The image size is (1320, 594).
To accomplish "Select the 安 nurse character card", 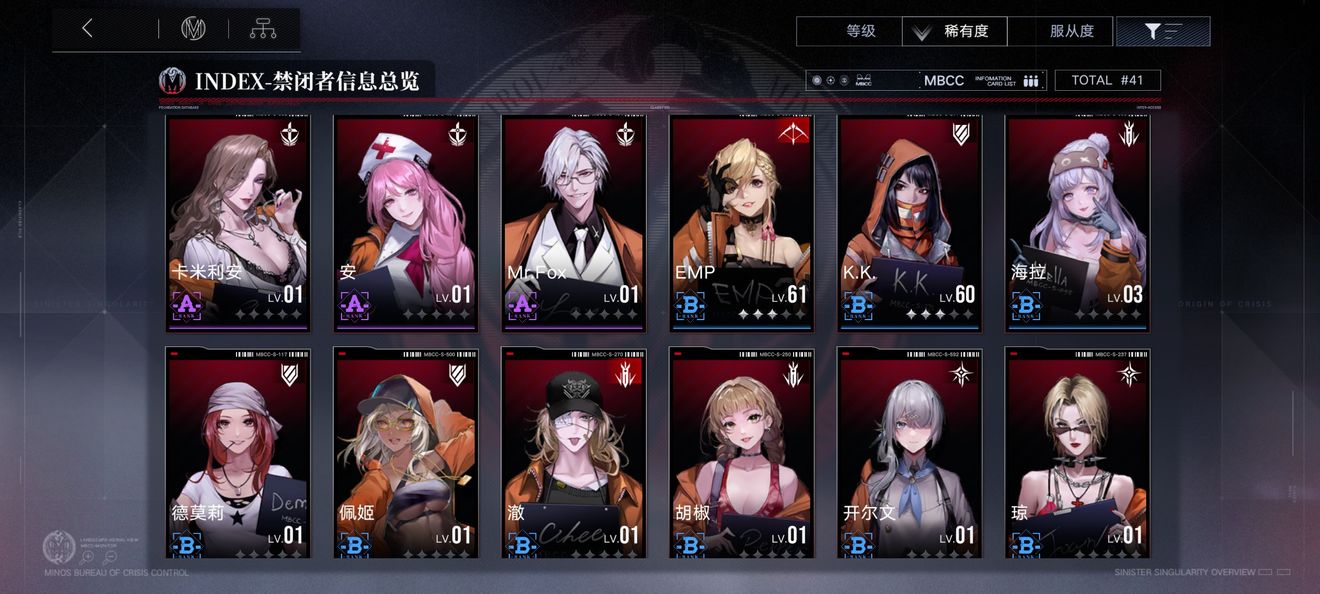I will (x=406, y=223).
